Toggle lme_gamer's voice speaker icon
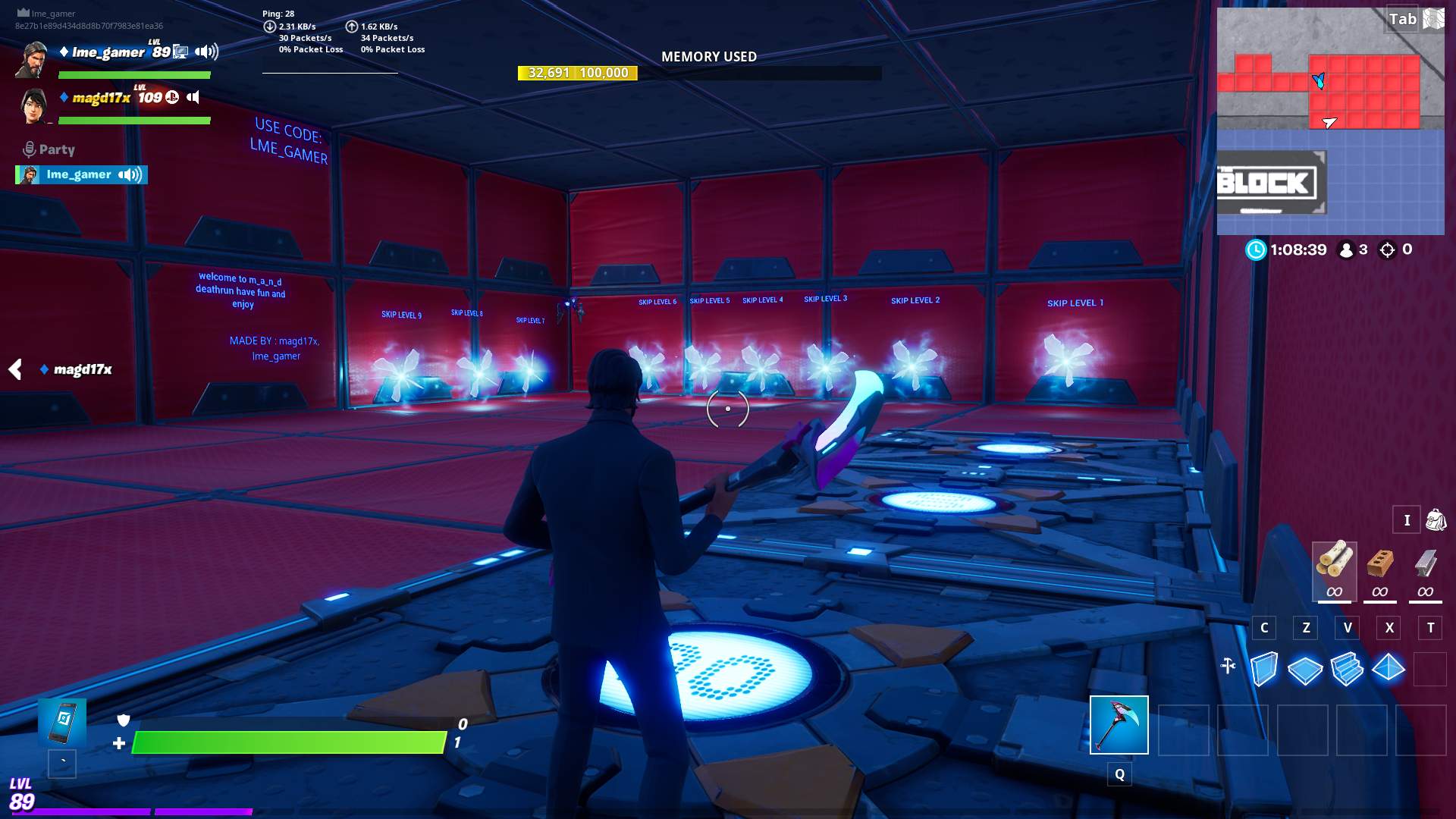Screen dimensions: 1456x819 point(206,52)
